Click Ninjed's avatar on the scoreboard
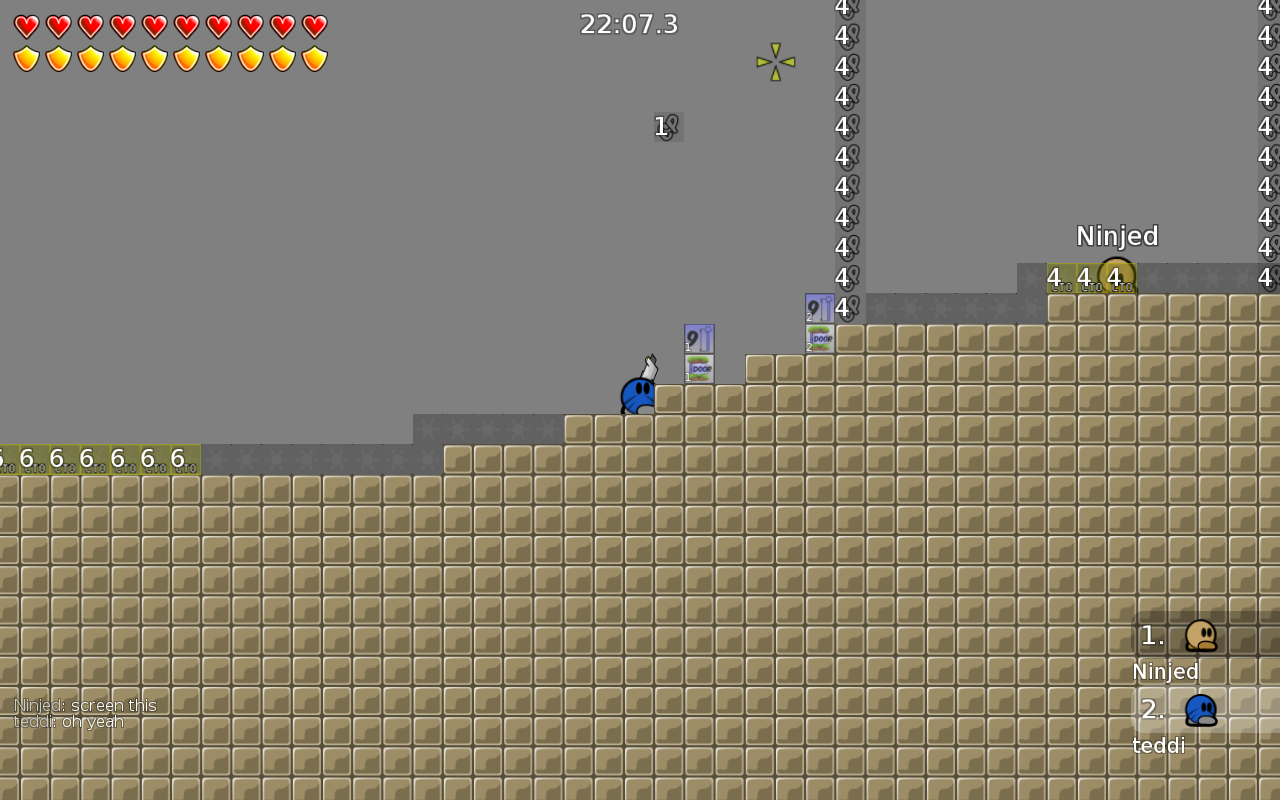1280x800 pixels. coord(1200,636)
